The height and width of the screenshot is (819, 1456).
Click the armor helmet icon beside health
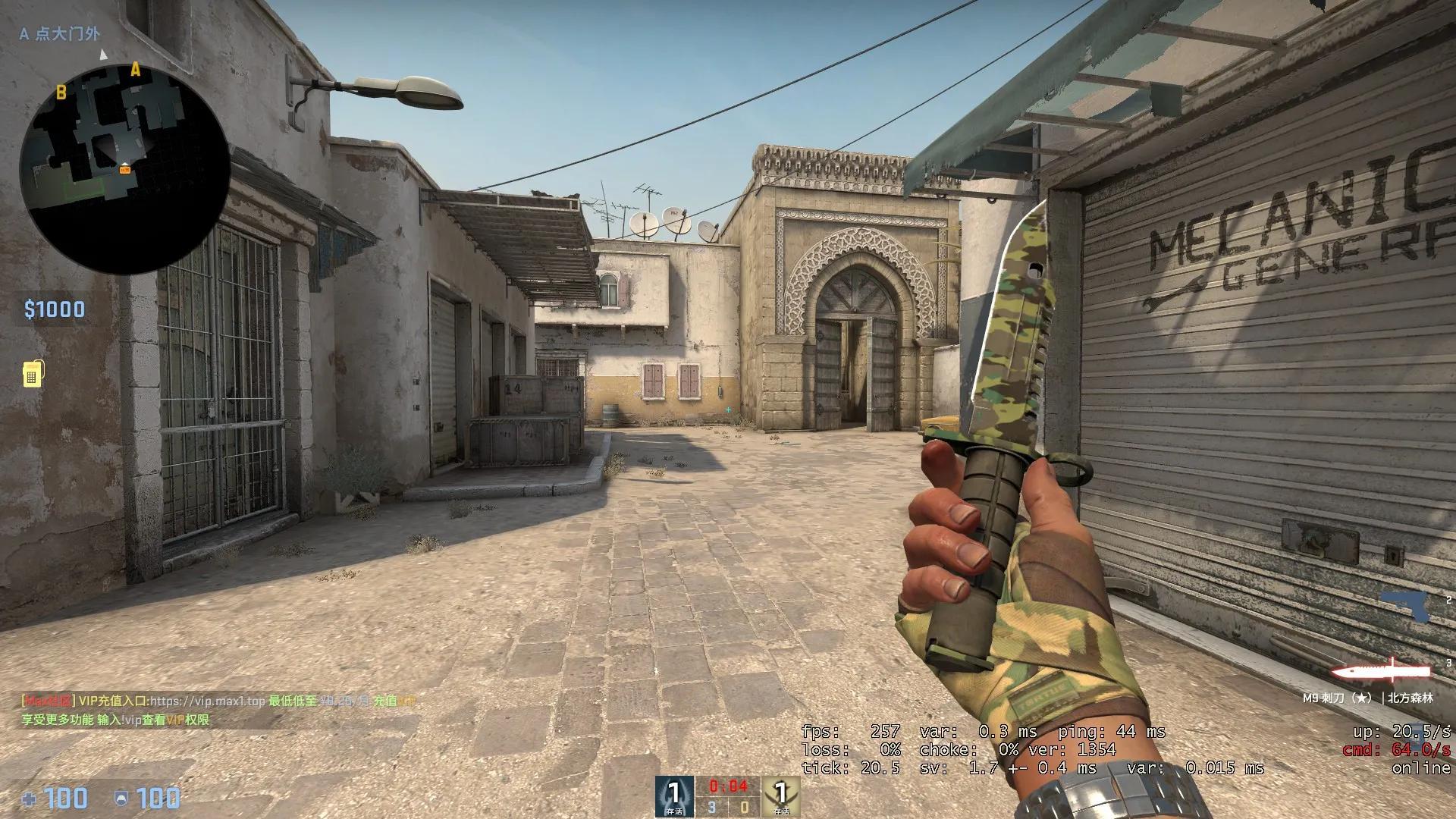pos(121,799)
